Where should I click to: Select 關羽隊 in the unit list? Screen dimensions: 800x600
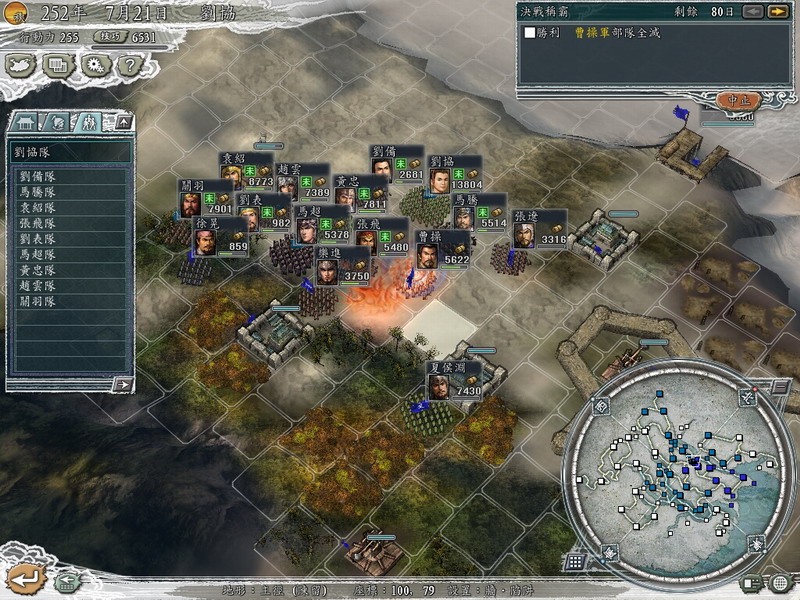[x=38, y=301]
